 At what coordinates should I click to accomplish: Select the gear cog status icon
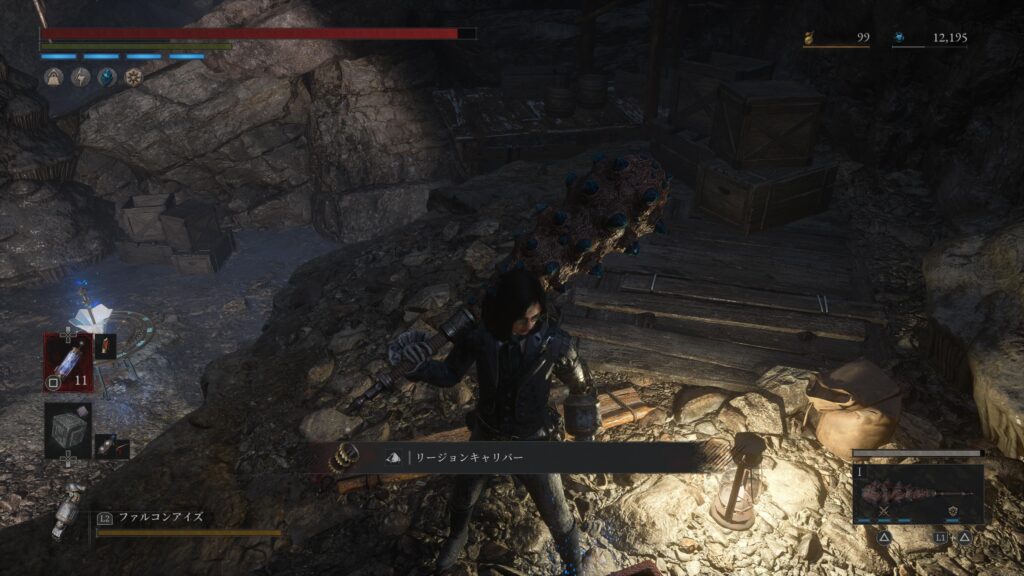134,76
